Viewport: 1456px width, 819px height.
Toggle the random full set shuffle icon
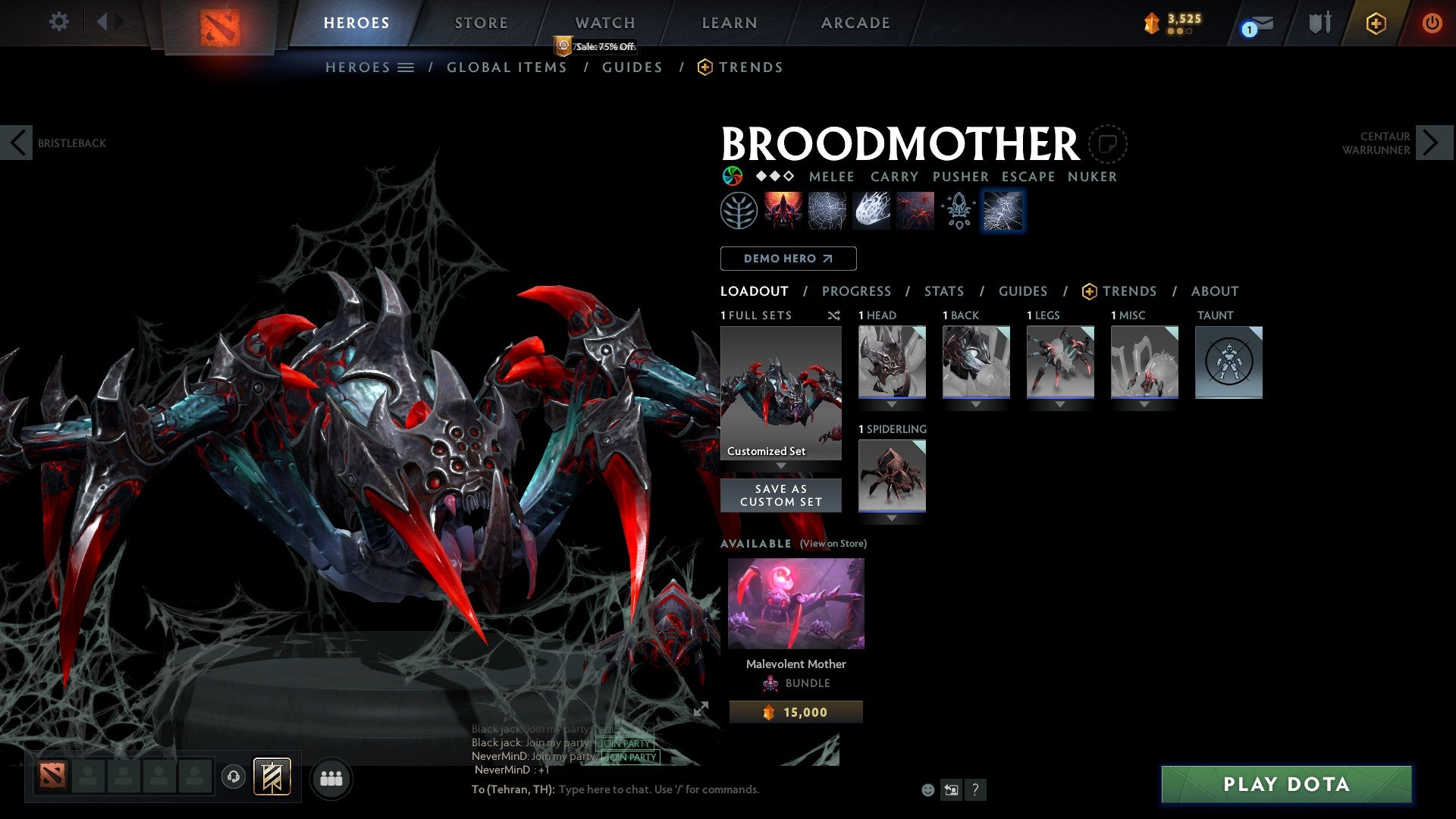coord(834,315)
